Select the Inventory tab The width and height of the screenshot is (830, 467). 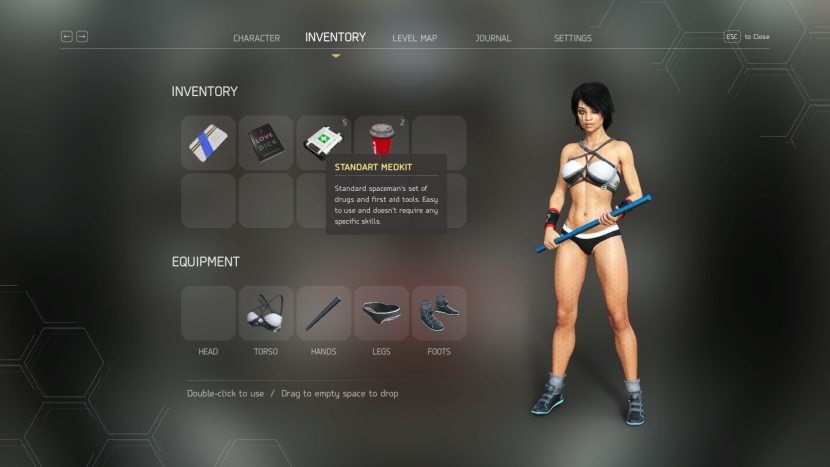click(335, 37)
